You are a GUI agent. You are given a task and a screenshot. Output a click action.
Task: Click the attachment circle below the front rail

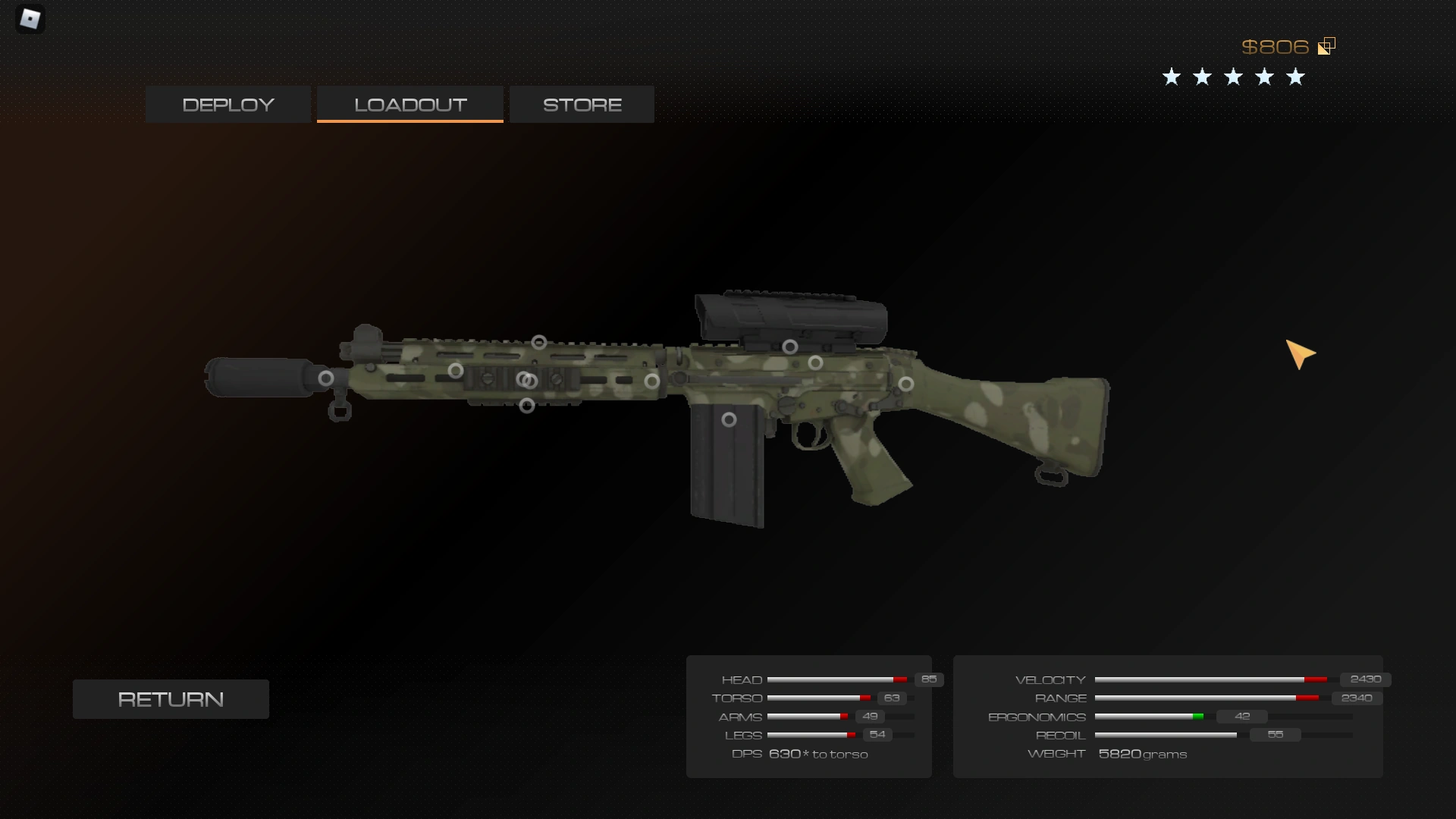click(x=526, y=407)
